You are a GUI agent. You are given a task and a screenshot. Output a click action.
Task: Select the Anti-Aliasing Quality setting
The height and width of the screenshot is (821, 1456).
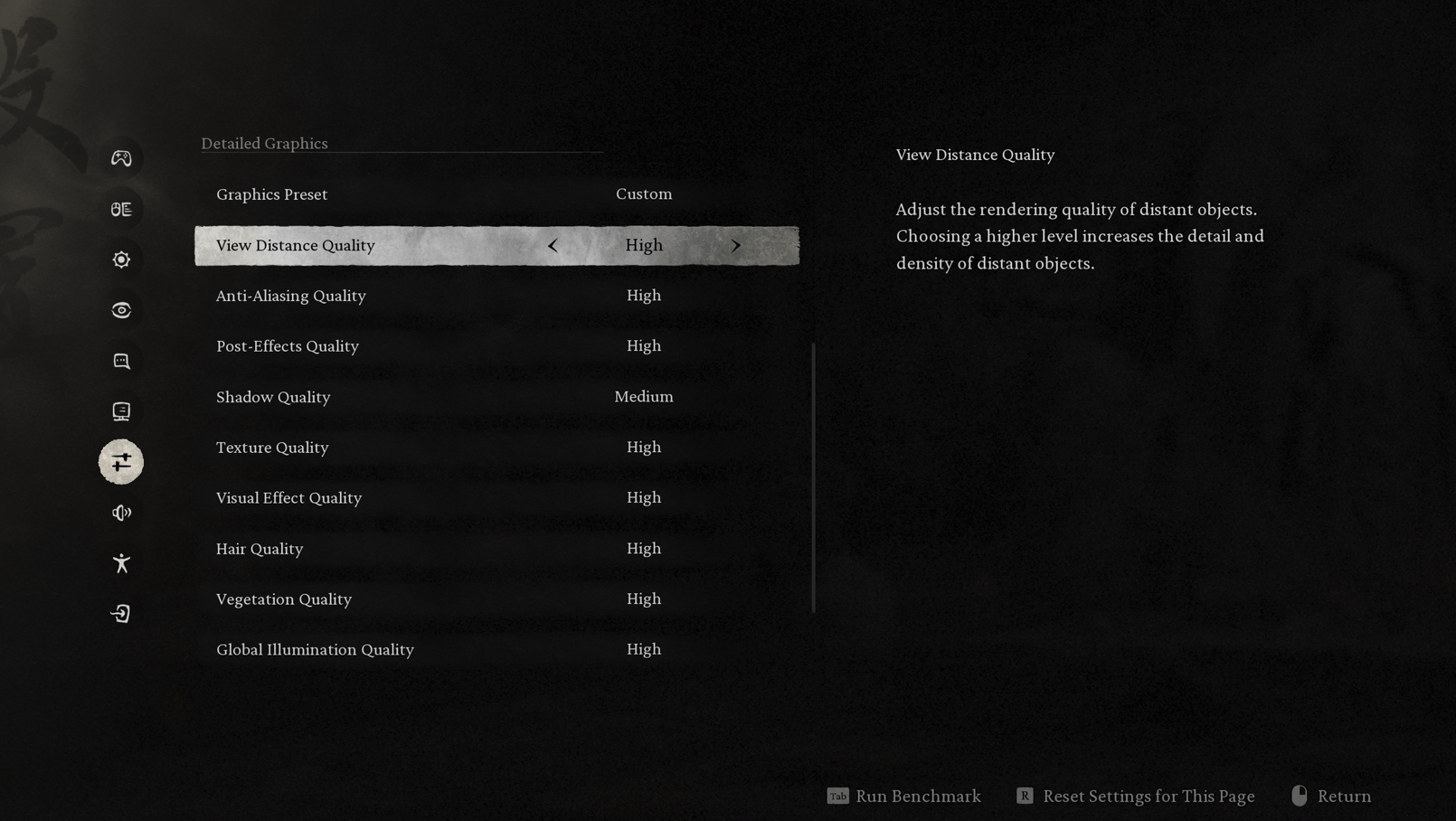[x=496, y=296]
